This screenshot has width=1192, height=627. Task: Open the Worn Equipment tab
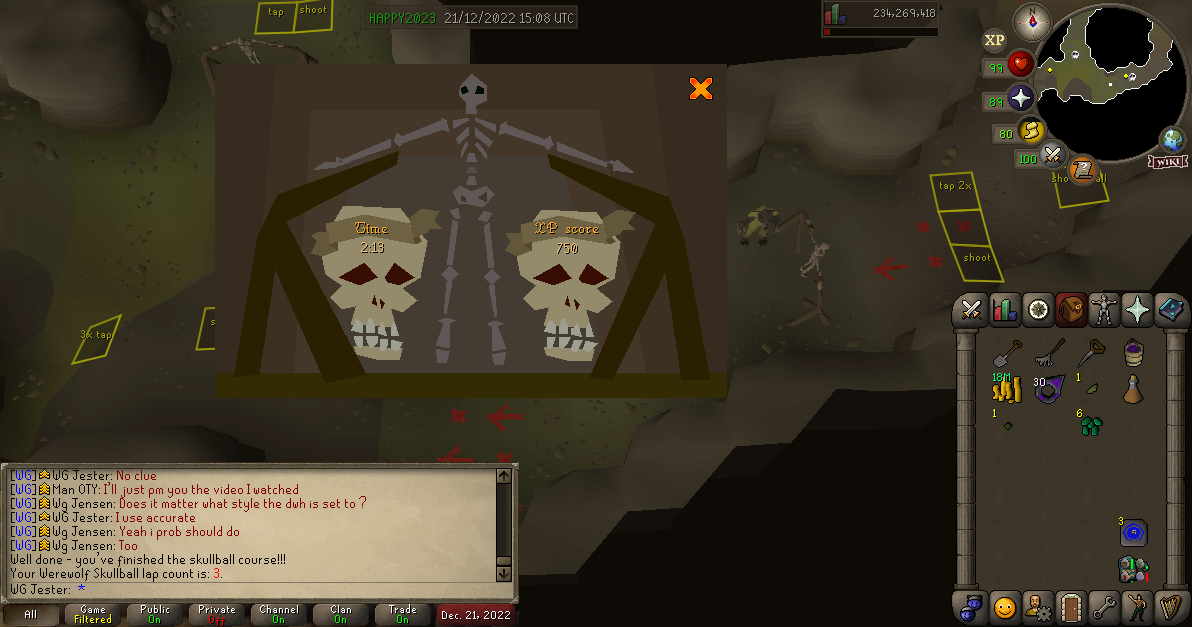(1104, 310)
